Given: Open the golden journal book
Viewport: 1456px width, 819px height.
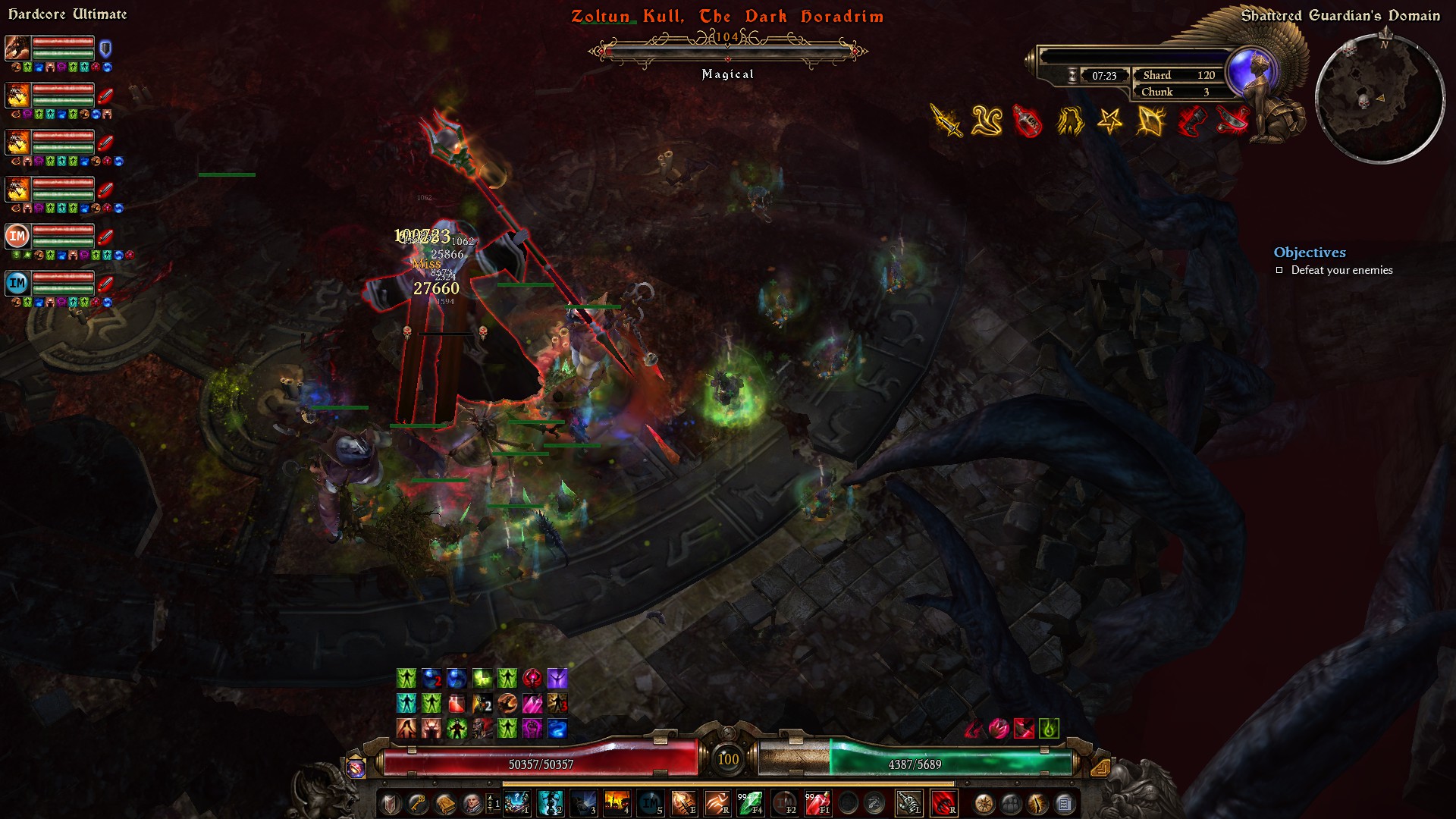Looking at the screenshot, I should click(x=445, y=803).
